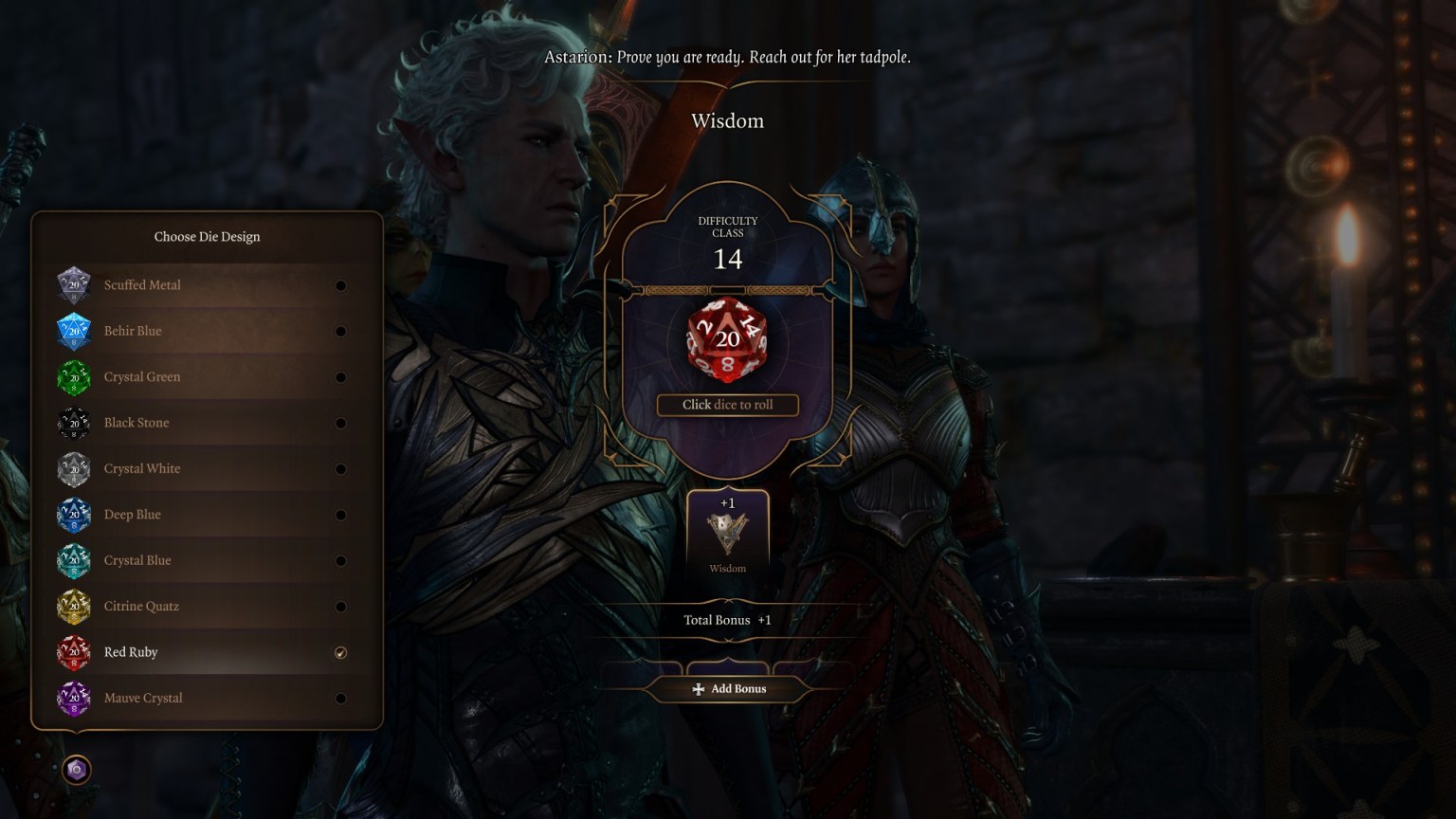1456x819 pixels.
Task: Select the Scuffed Metal die thumbnail
Action: (x=74, y=284)
